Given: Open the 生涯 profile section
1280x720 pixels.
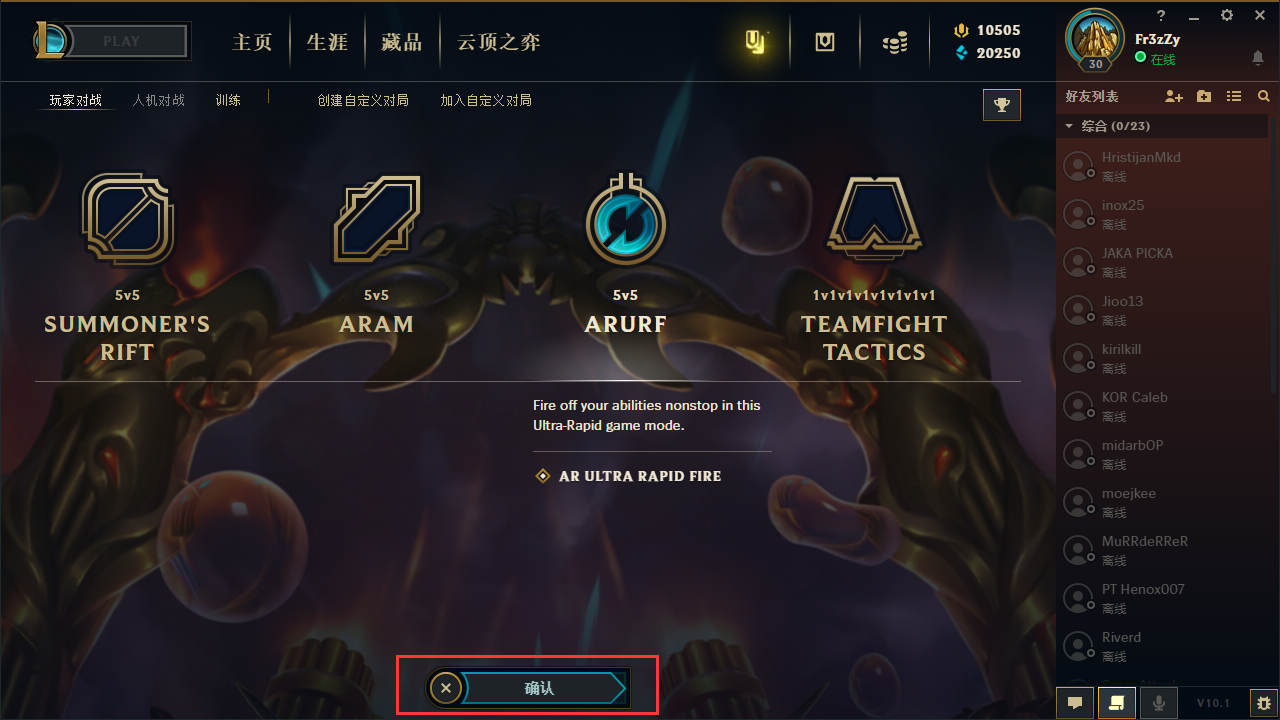Looking at the screenshot, I should pyautogui.click(x=327, y=42).
